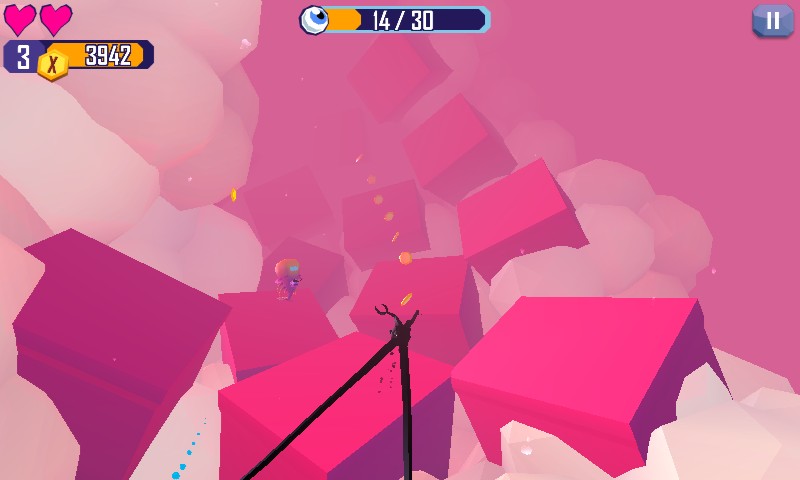Pause the game with the pause button

(772, 21)
